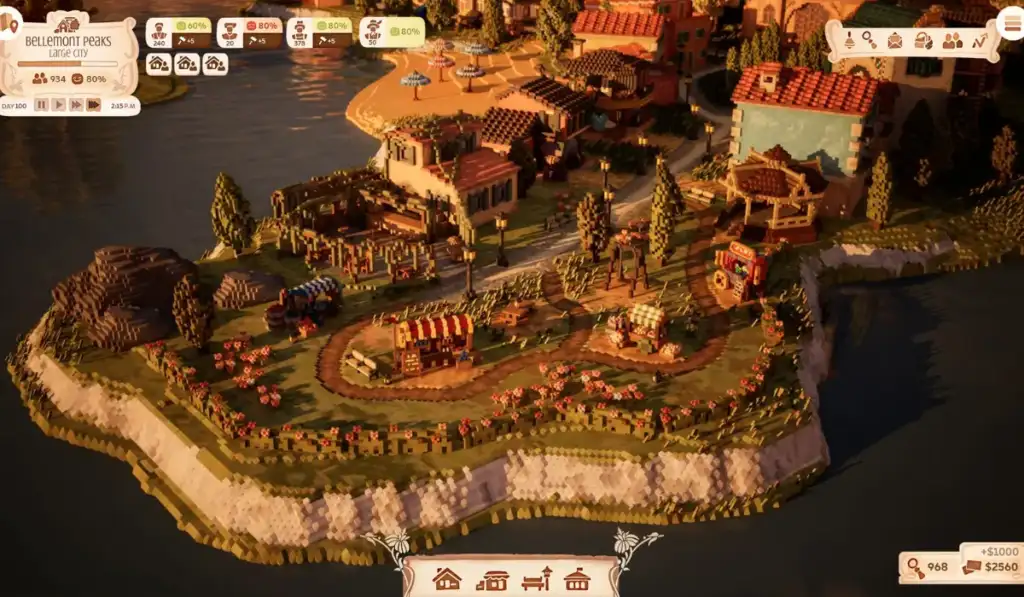Select the citizen class with 240 residents

pyautogui.click(x=160, y=31)
